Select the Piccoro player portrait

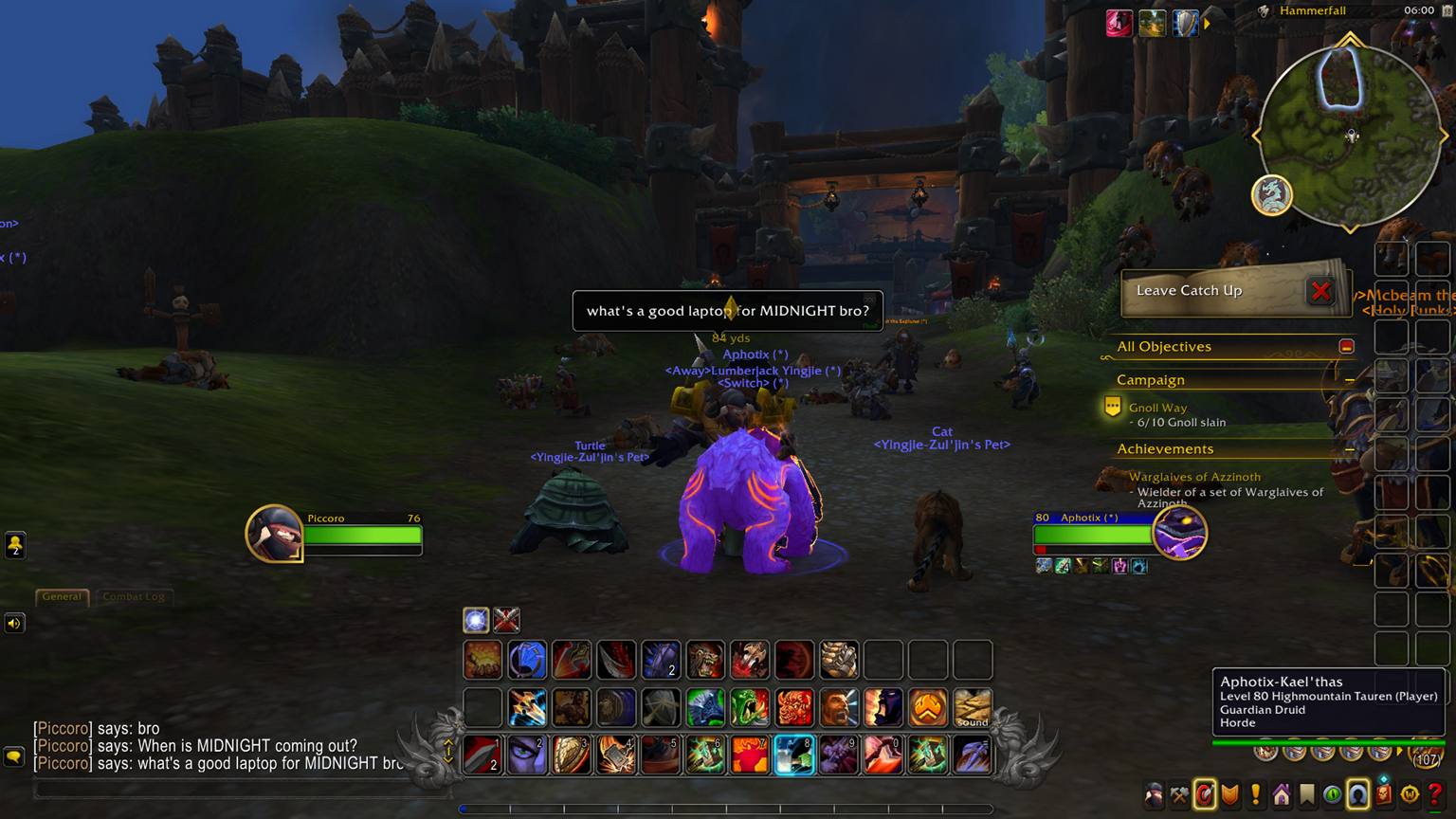coord(274,533)
